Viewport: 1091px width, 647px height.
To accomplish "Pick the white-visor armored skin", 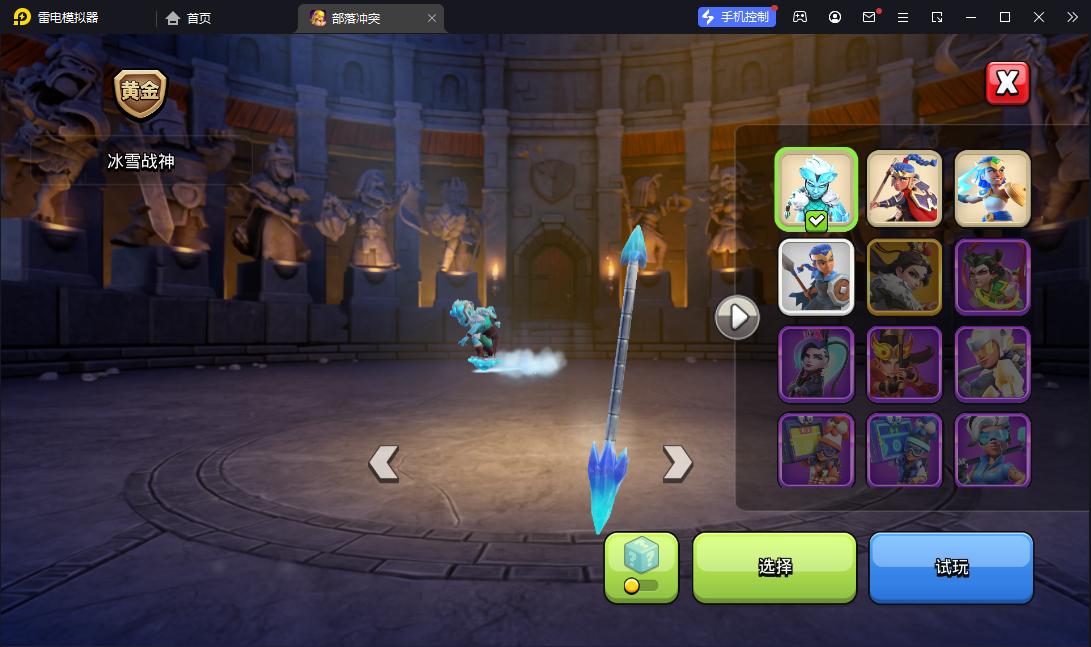I will click(992, 363).
